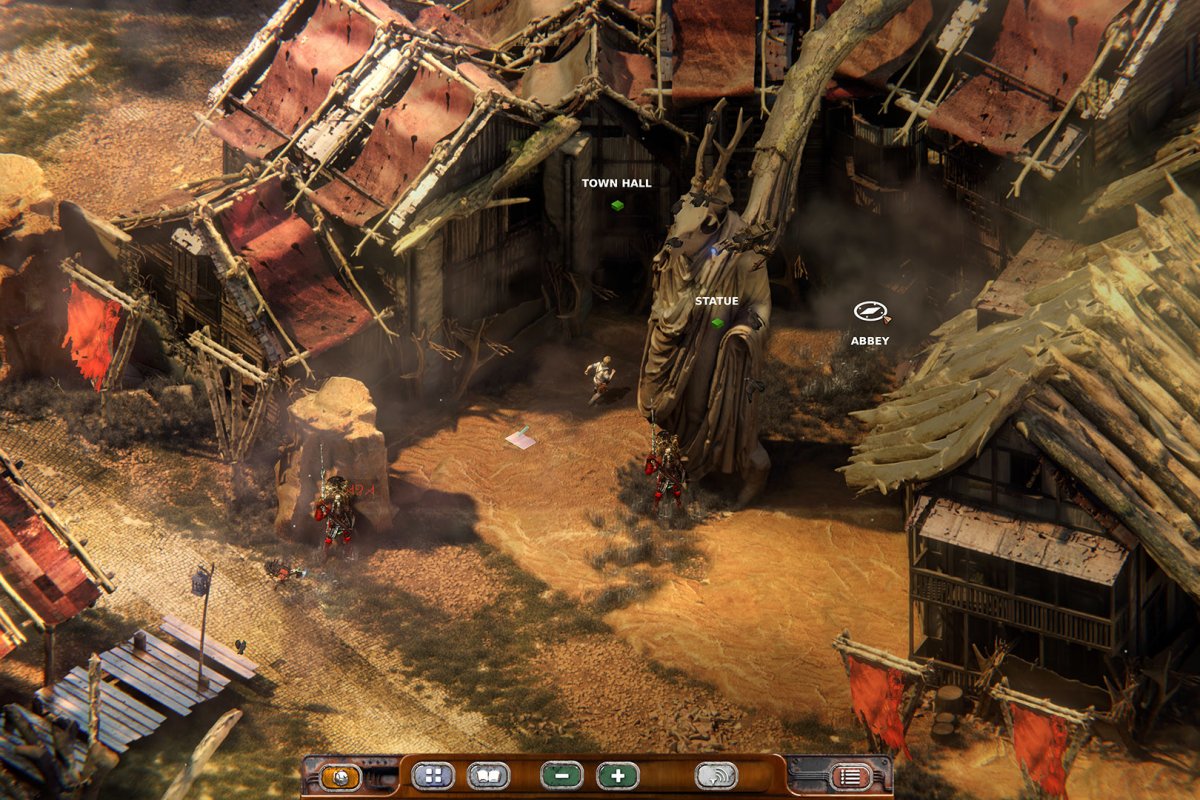The height and width of the screenshot is (800, 1200).
Task: Select the Town Hall location marker
Action: 617,205
